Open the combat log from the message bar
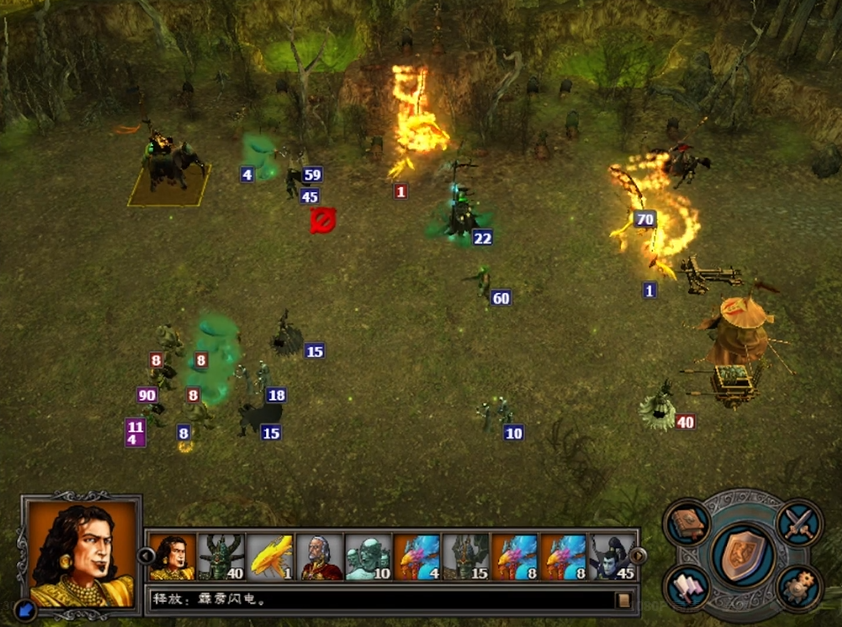The height and width of the screenshot is (627, 842). pyautogui.click(x=624, y=600)
